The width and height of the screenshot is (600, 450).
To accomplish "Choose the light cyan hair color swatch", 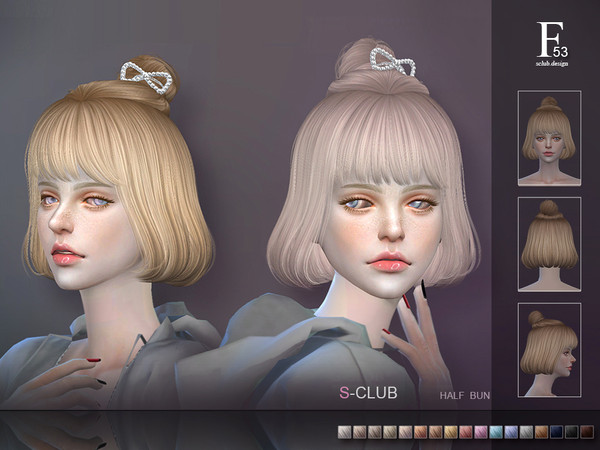I will coord(496,432).
